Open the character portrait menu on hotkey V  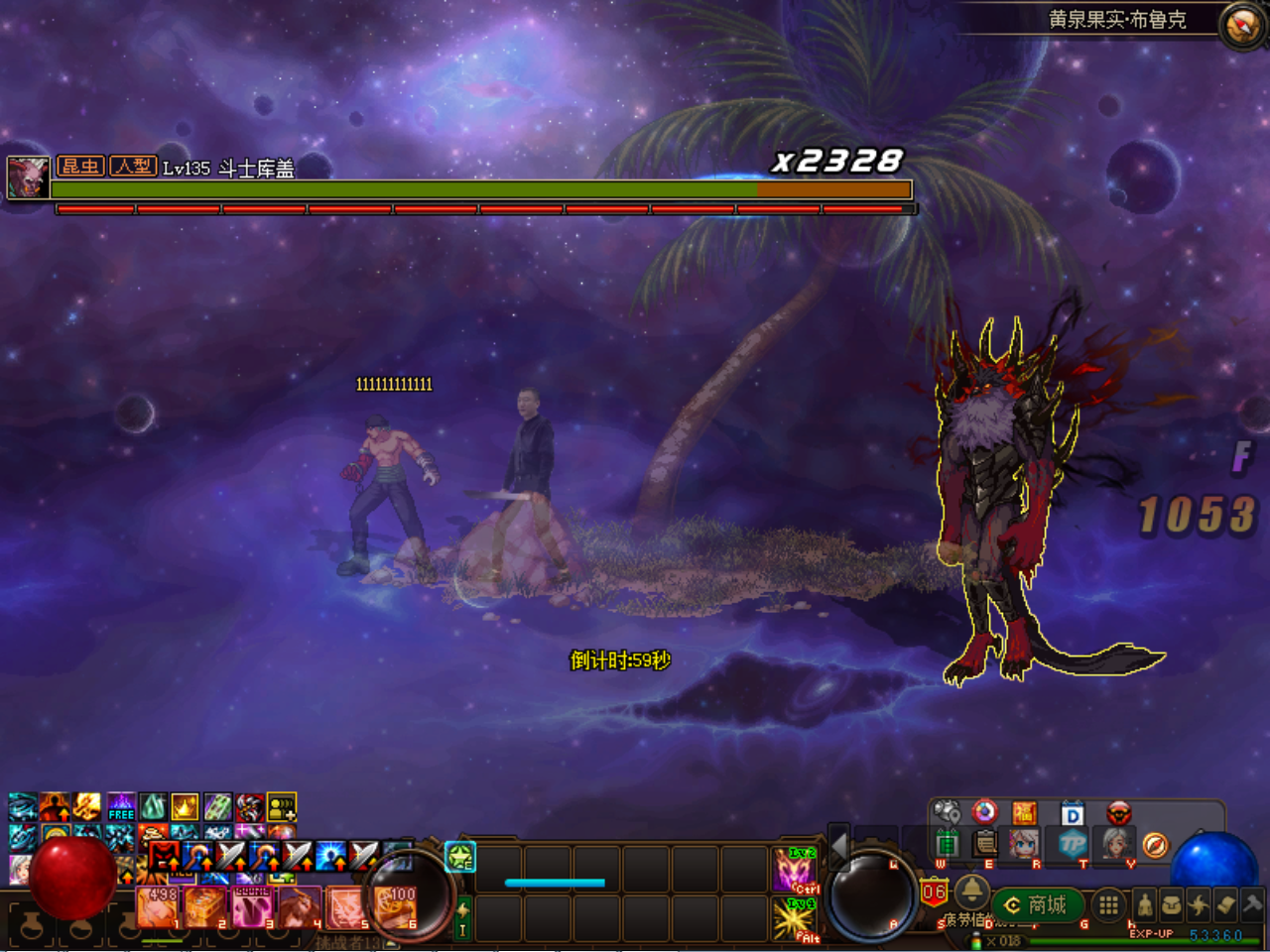point(1116,845)
